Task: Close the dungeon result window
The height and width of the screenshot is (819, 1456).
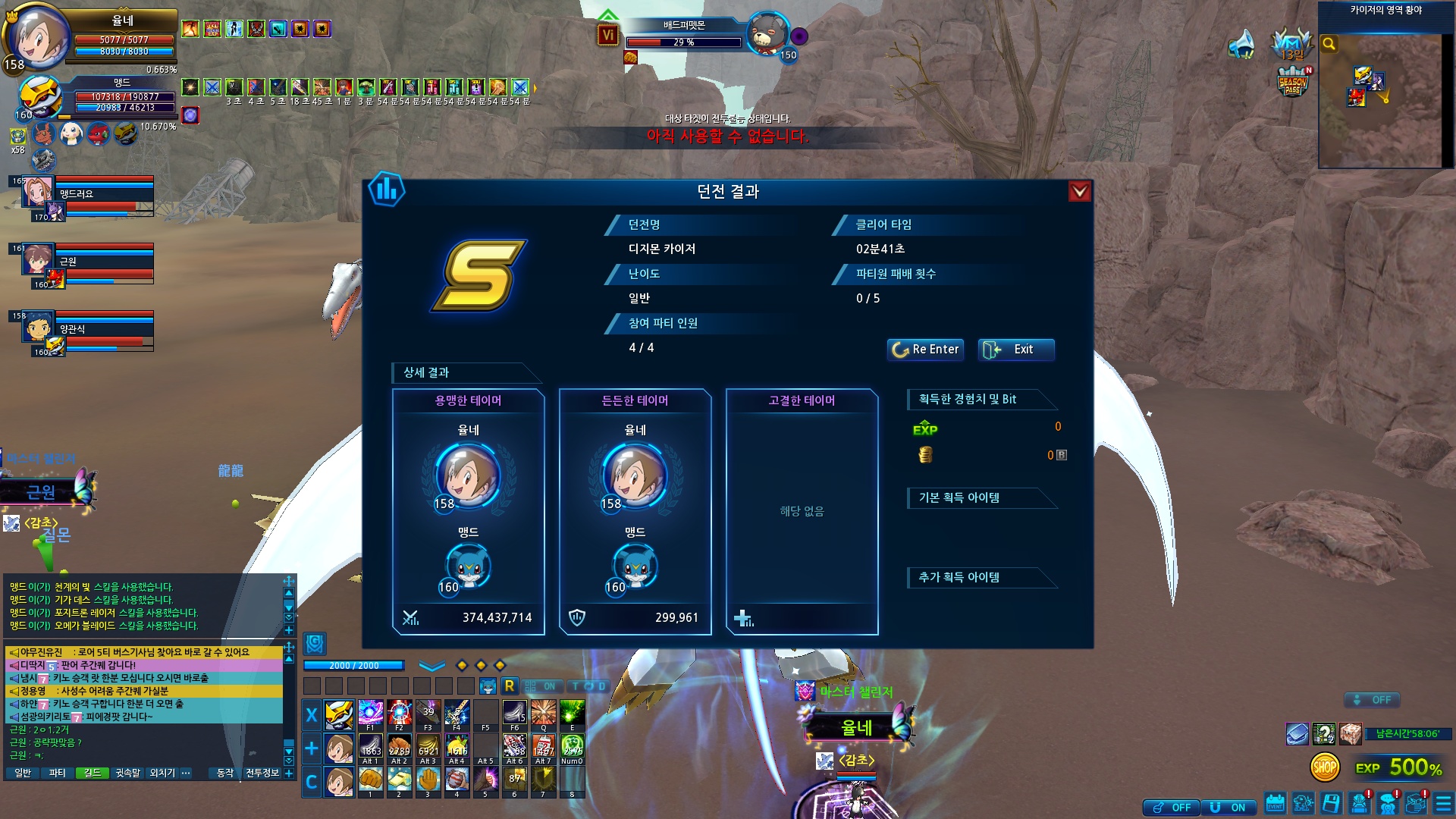Action: [x=1079, y=191]
